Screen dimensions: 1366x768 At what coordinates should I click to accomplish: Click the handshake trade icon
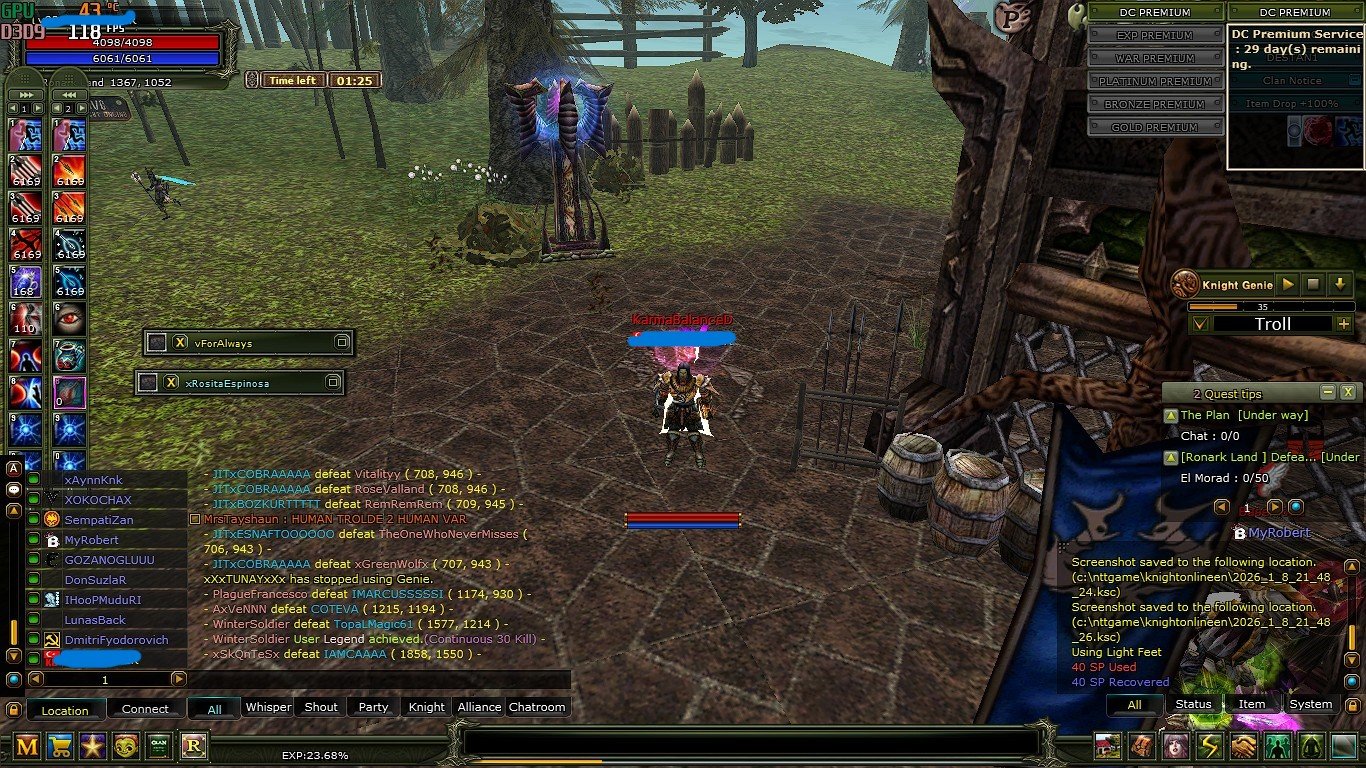pyautogui.click(x=1243, y=748)
